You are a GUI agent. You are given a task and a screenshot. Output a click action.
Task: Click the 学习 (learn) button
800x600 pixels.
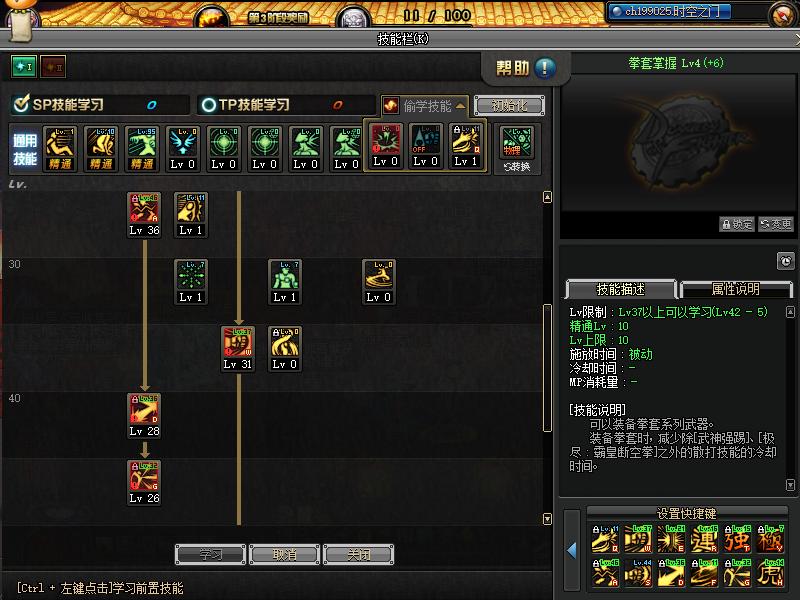pos(210,554)
